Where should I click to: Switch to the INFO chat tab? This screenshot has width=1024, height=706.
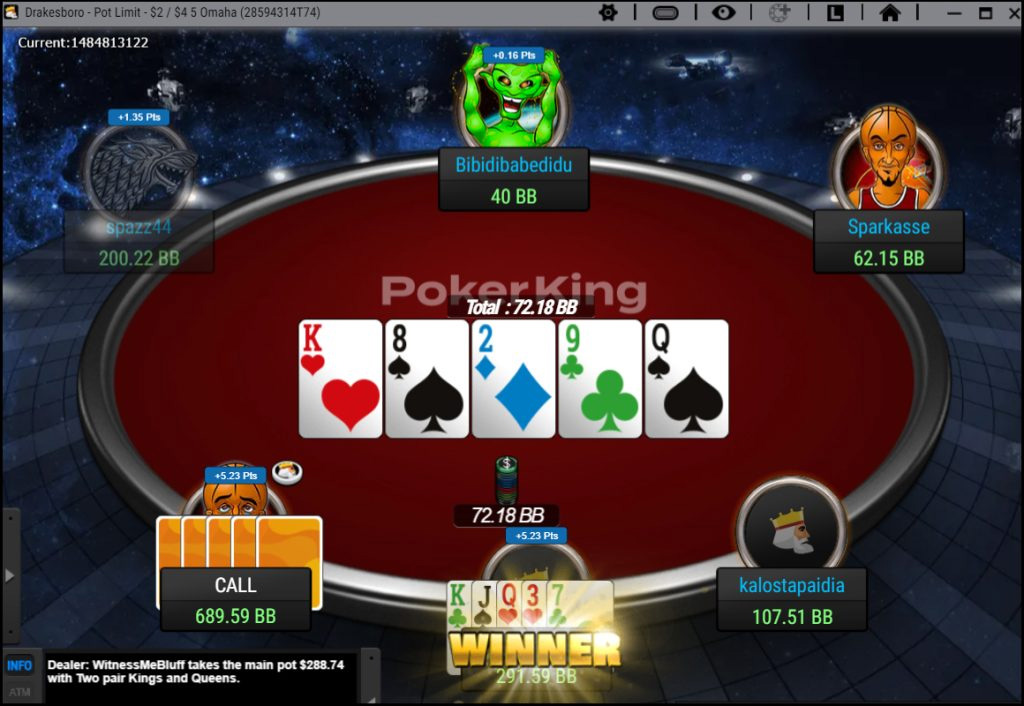click(x=20, y=665)
